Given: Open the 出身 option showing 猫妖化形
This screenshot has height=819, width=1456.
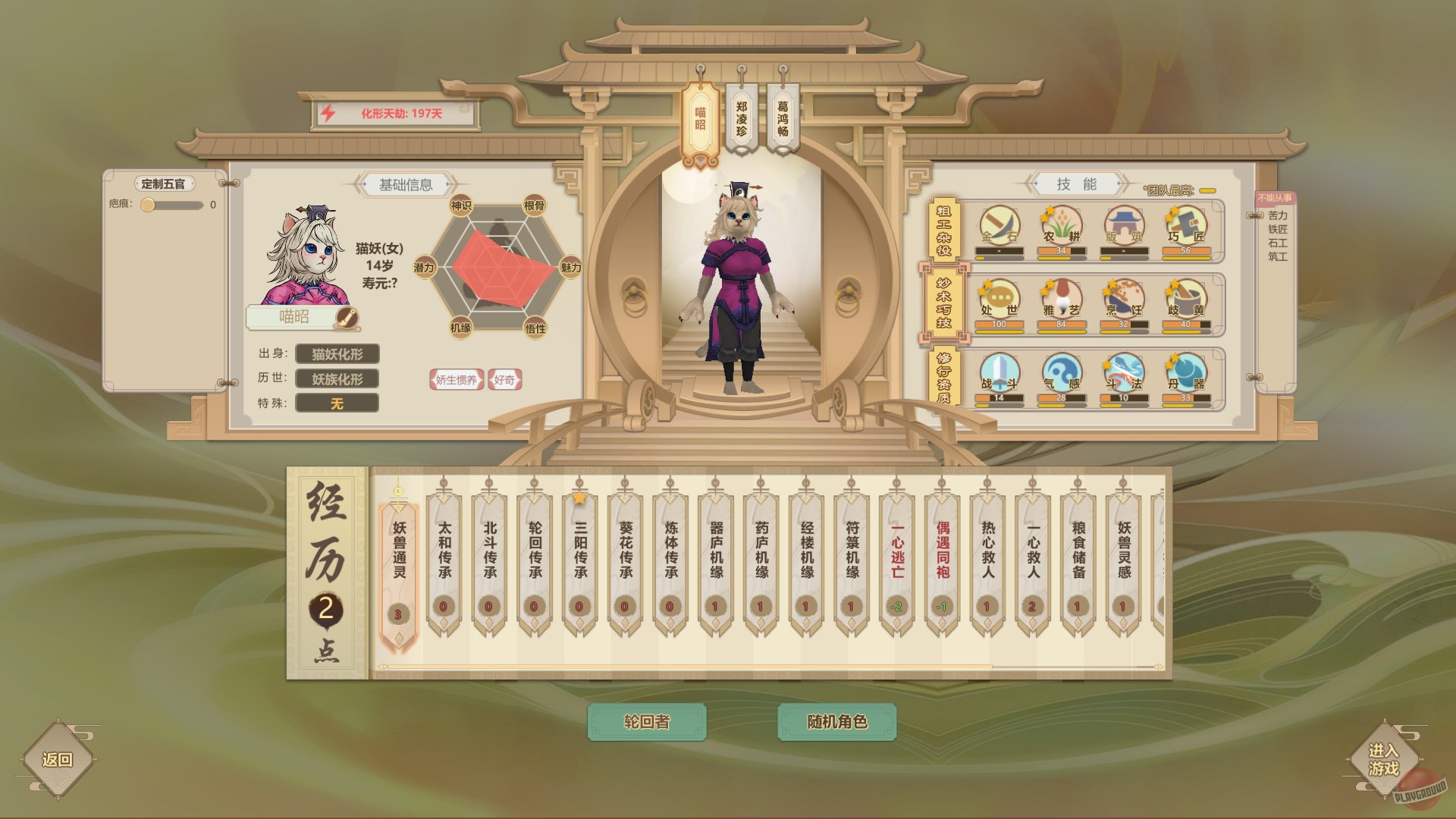Looking at the screenshot, I should (x=336, y=354).
